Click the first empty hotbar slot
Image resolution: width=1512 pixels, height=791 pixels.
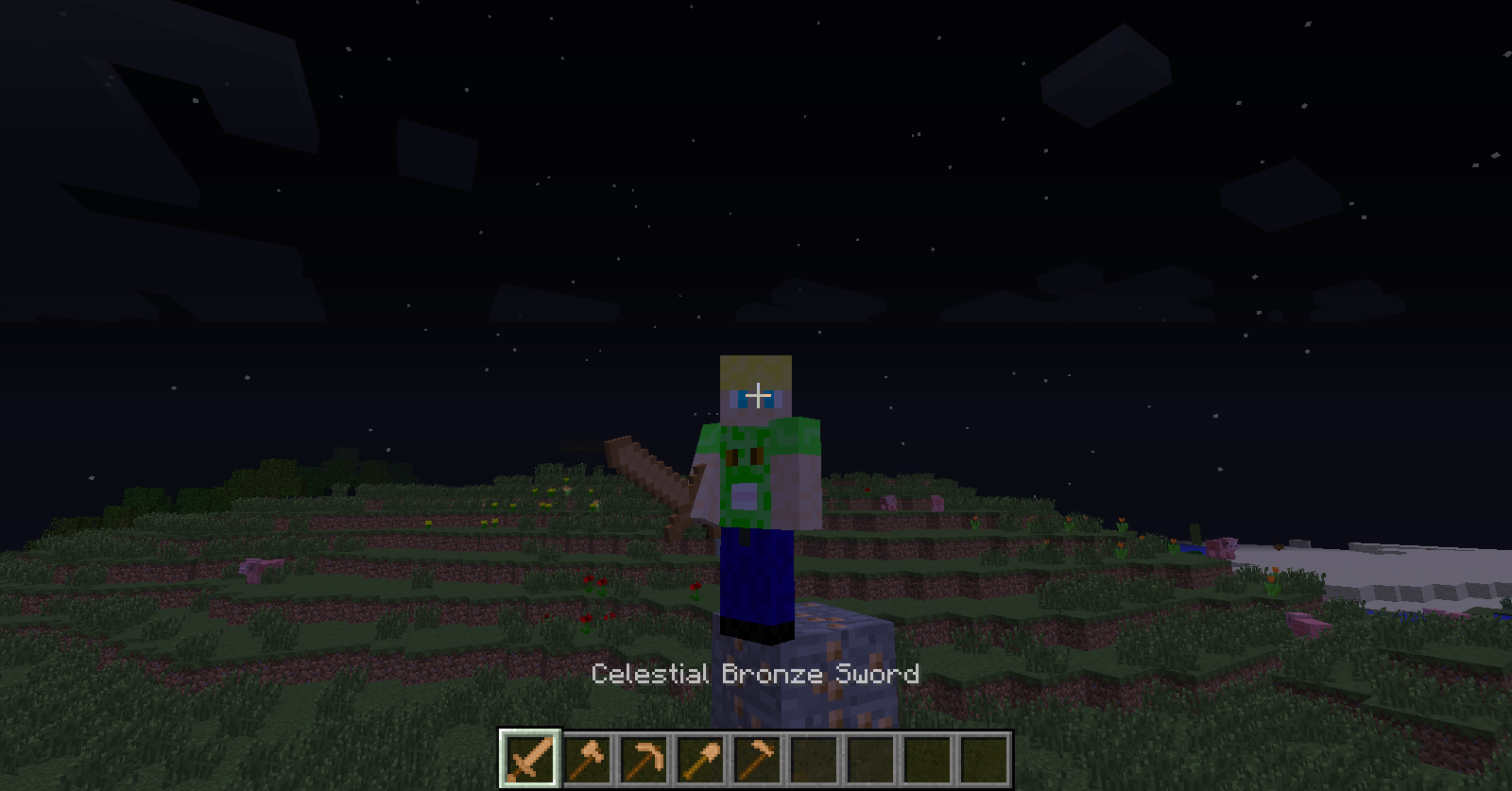coord(815,756)
